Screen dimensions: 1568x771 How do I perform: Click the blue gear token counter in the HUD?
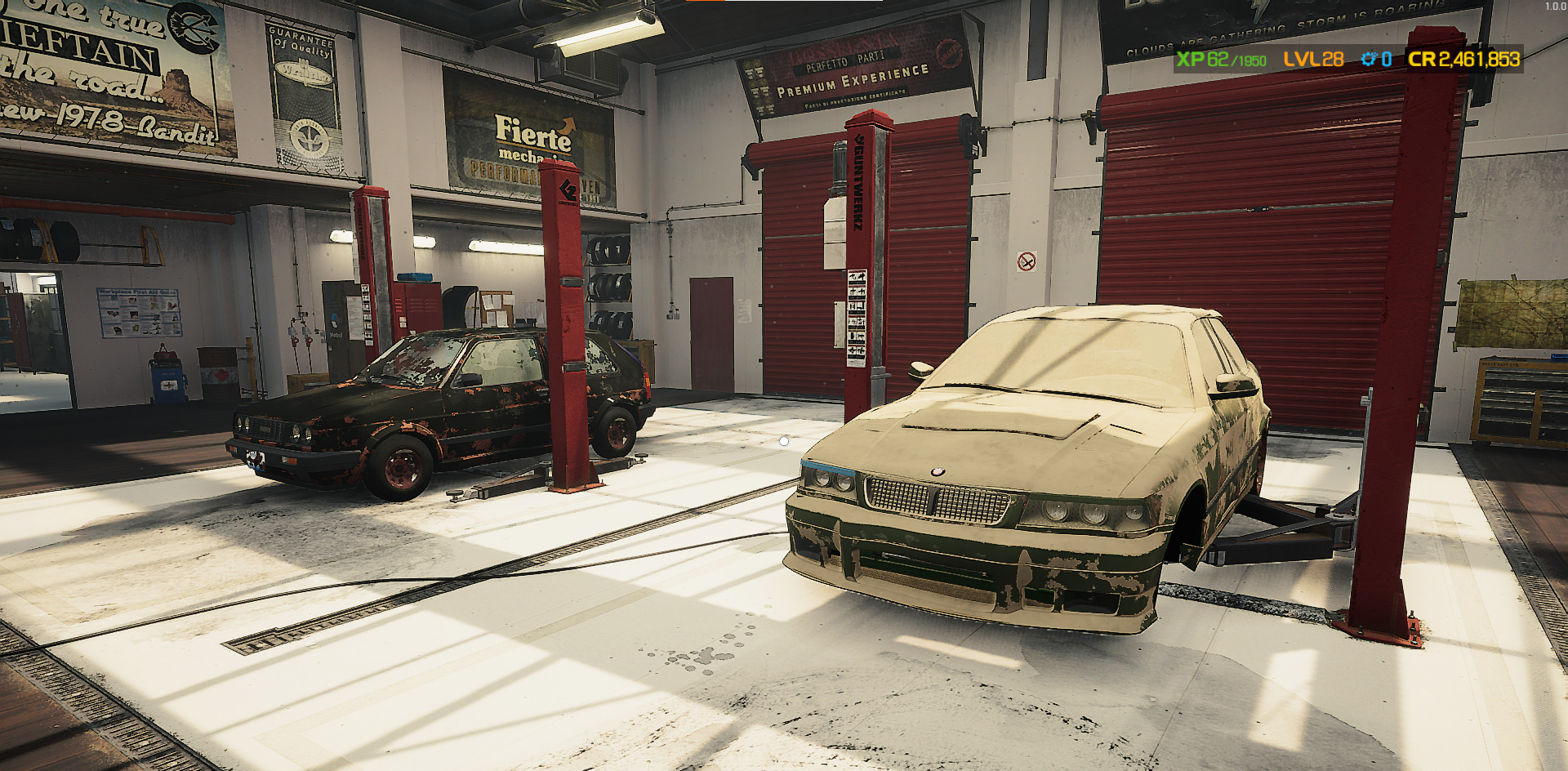[x=1374, y=60]
